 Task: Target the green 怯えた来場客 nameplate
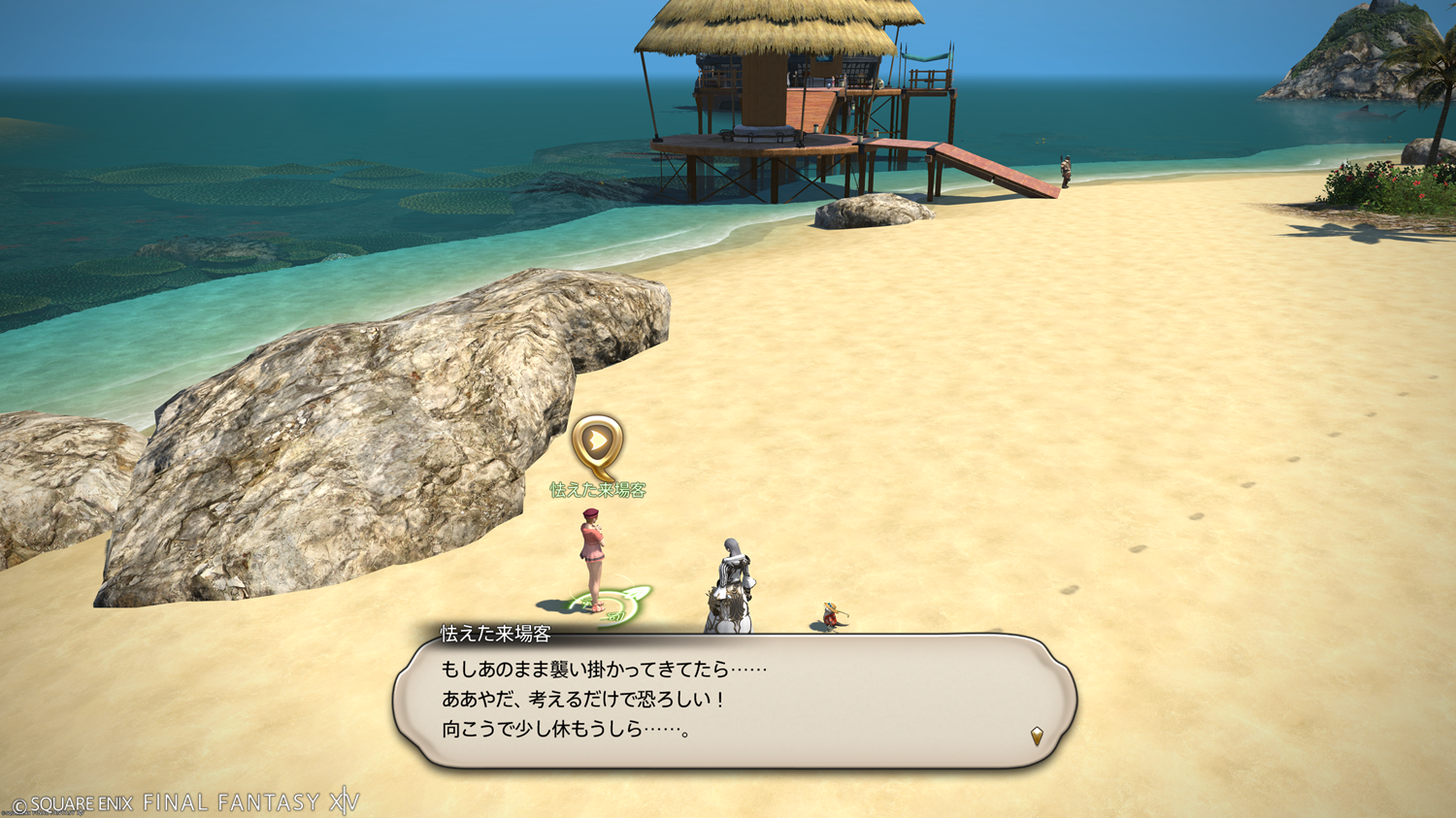tap(598, 490)
